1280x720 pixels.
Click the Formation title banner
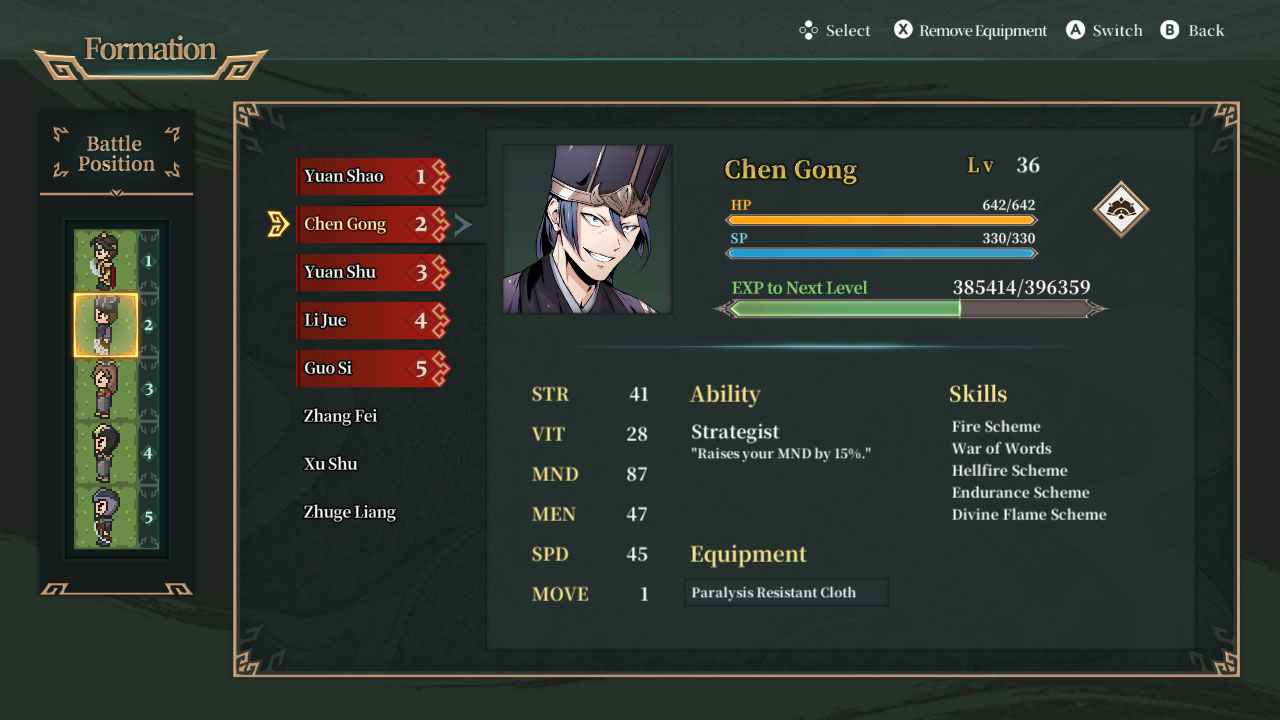click(150, 48)
